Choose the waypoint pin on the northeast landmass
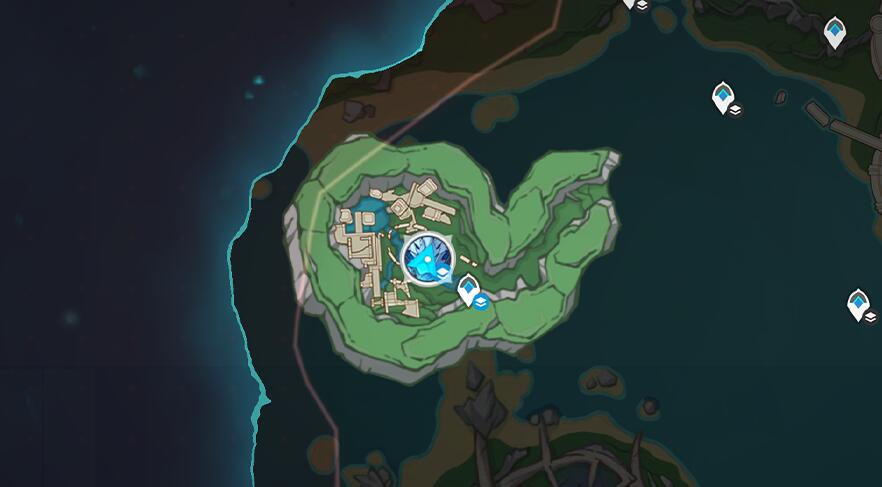Screen dimensions: 882x487 834,31
